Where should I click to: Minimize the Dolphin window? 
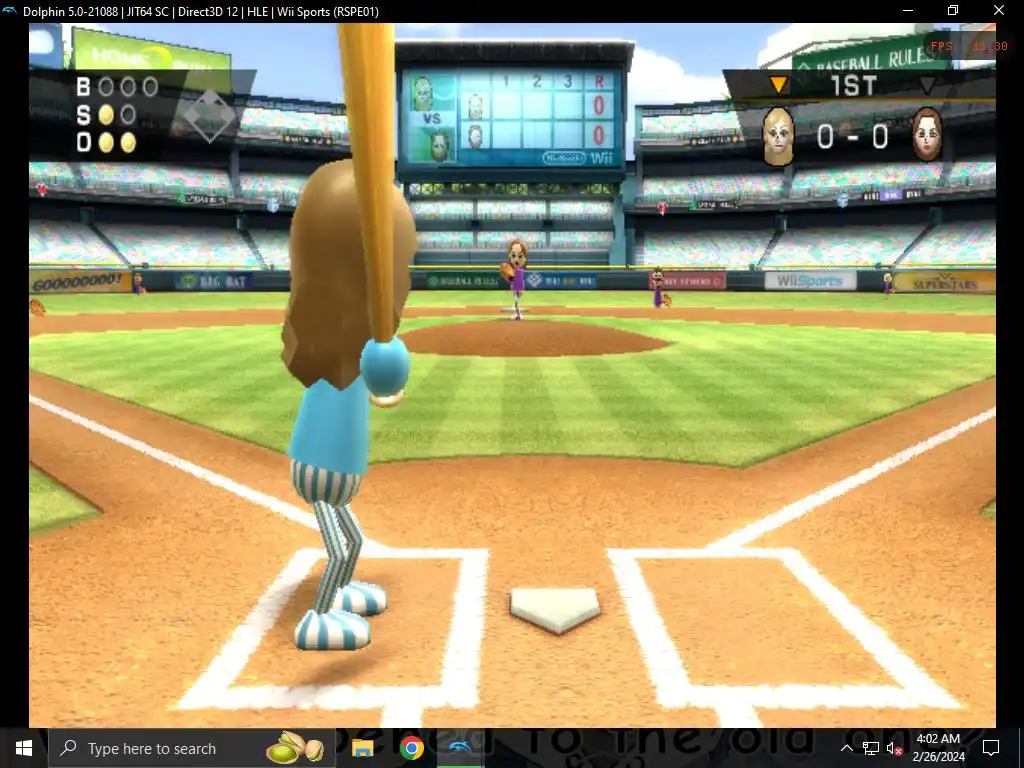tap(906, 11)
